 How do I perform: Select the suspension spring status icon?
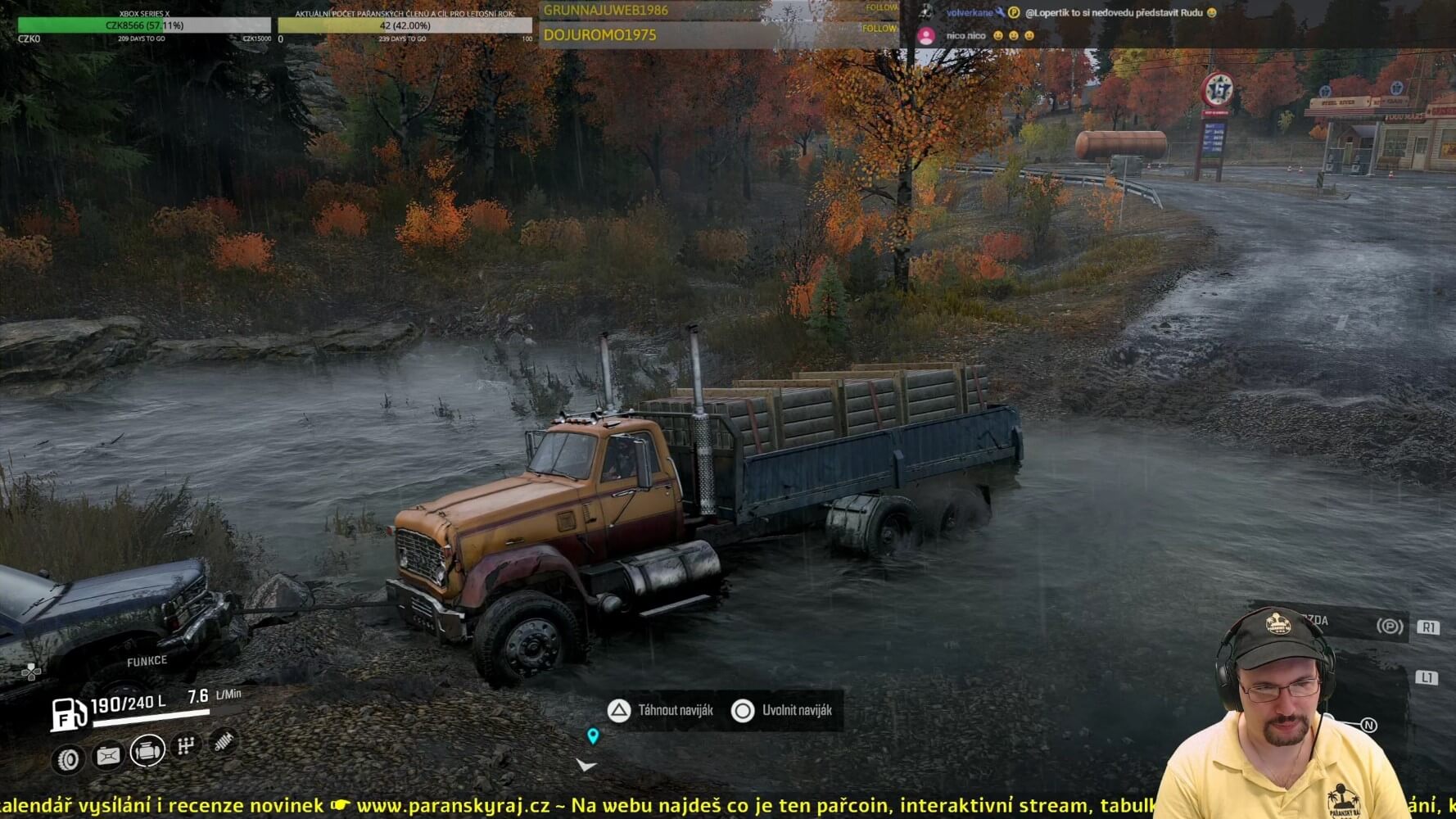[224, 740]
